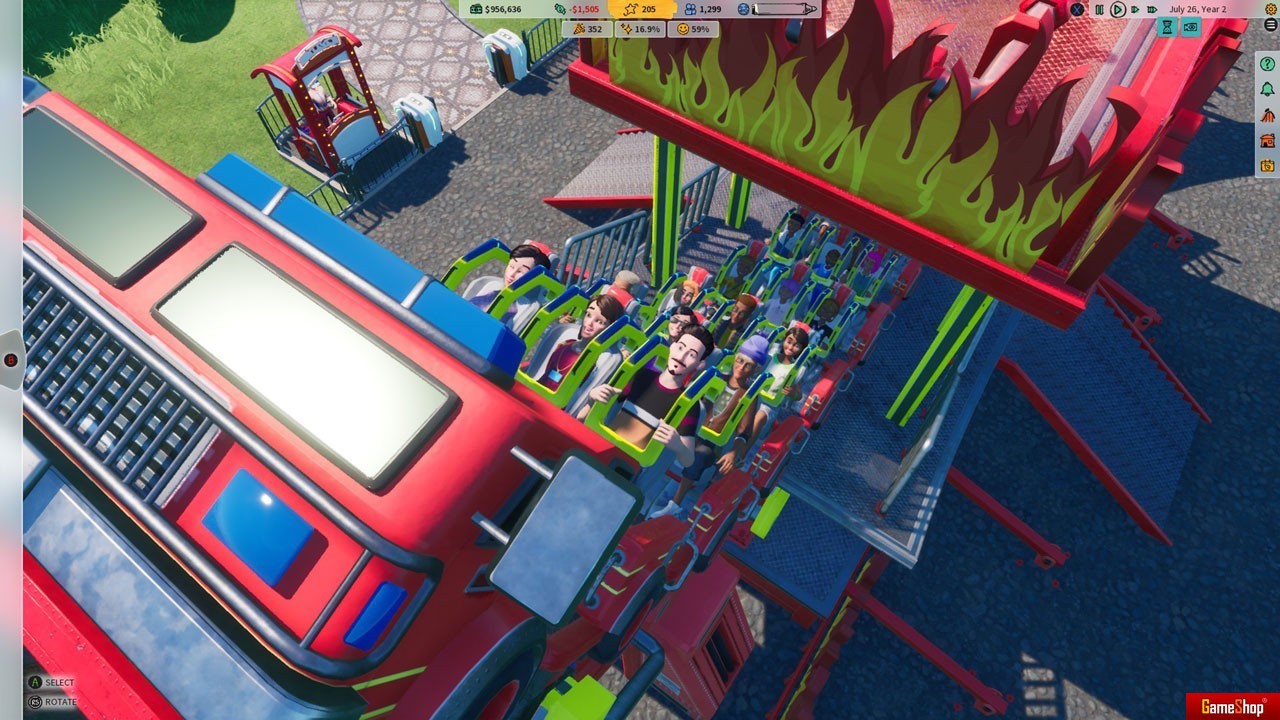Open the 352 stat chip
Image resolution: width=1280 pixels, height=720 pixels.
(x=587, y=29)
